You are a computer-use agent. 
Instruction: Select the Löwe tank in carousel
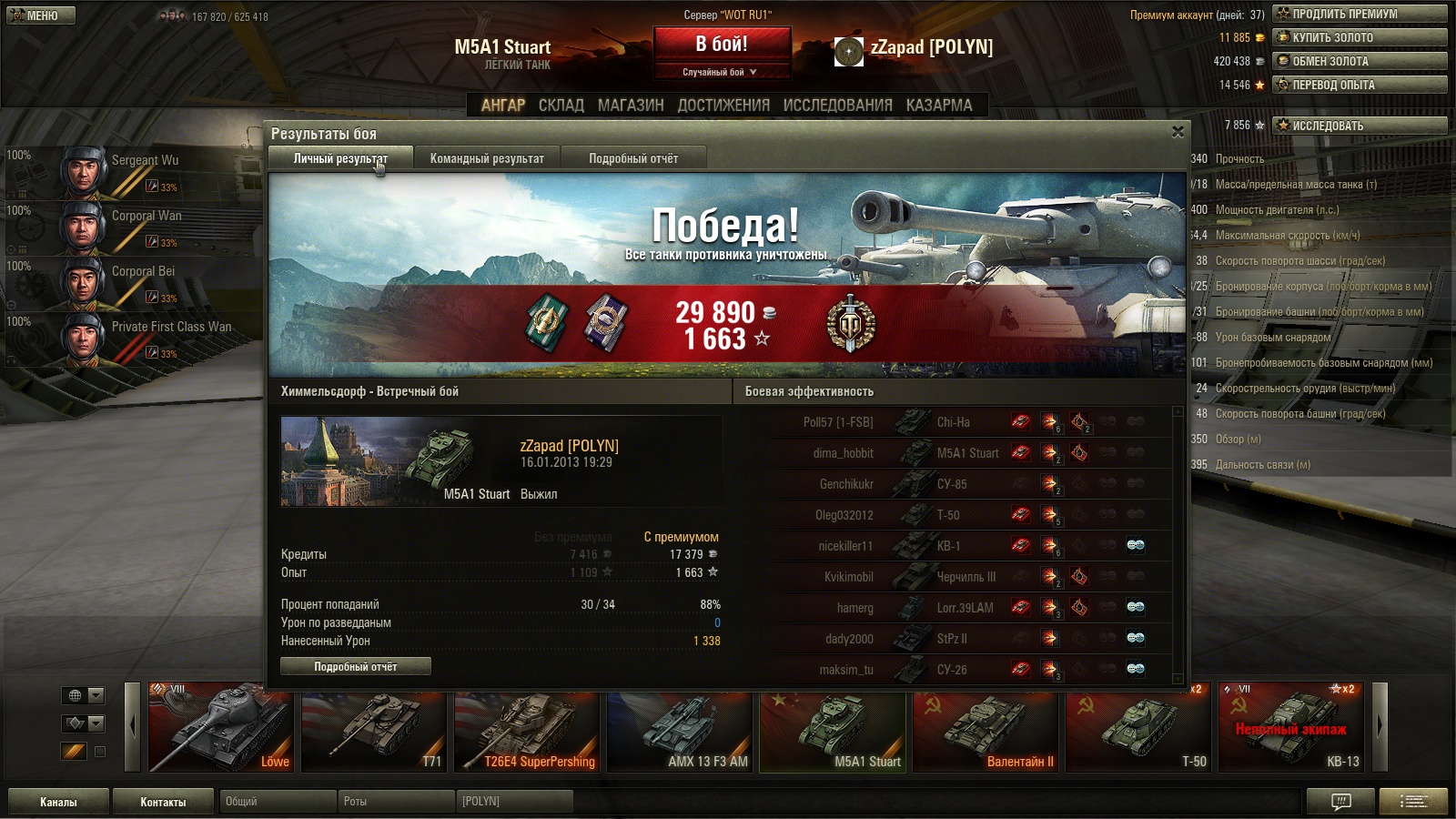(x=221, y=727)
